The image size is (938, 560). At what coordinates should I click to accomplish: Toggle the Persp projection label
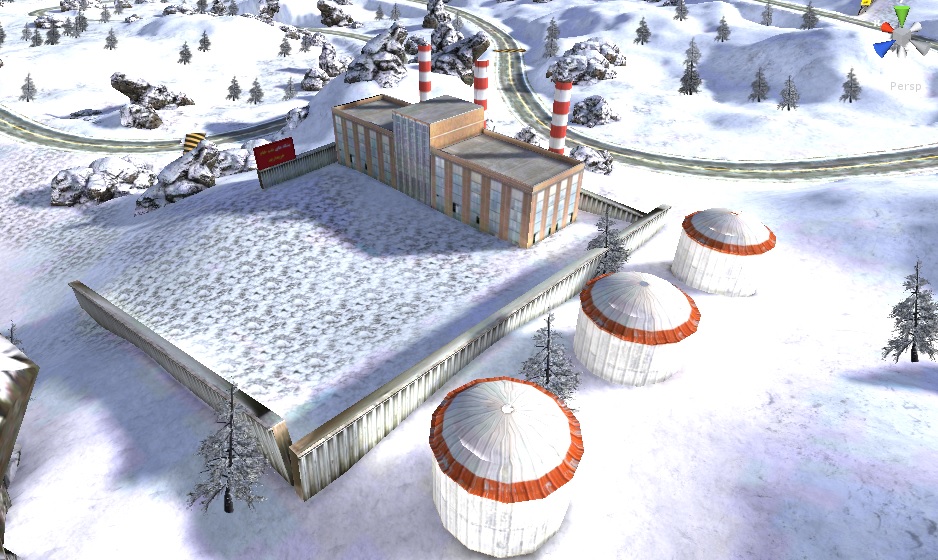[x=904, y=86]
